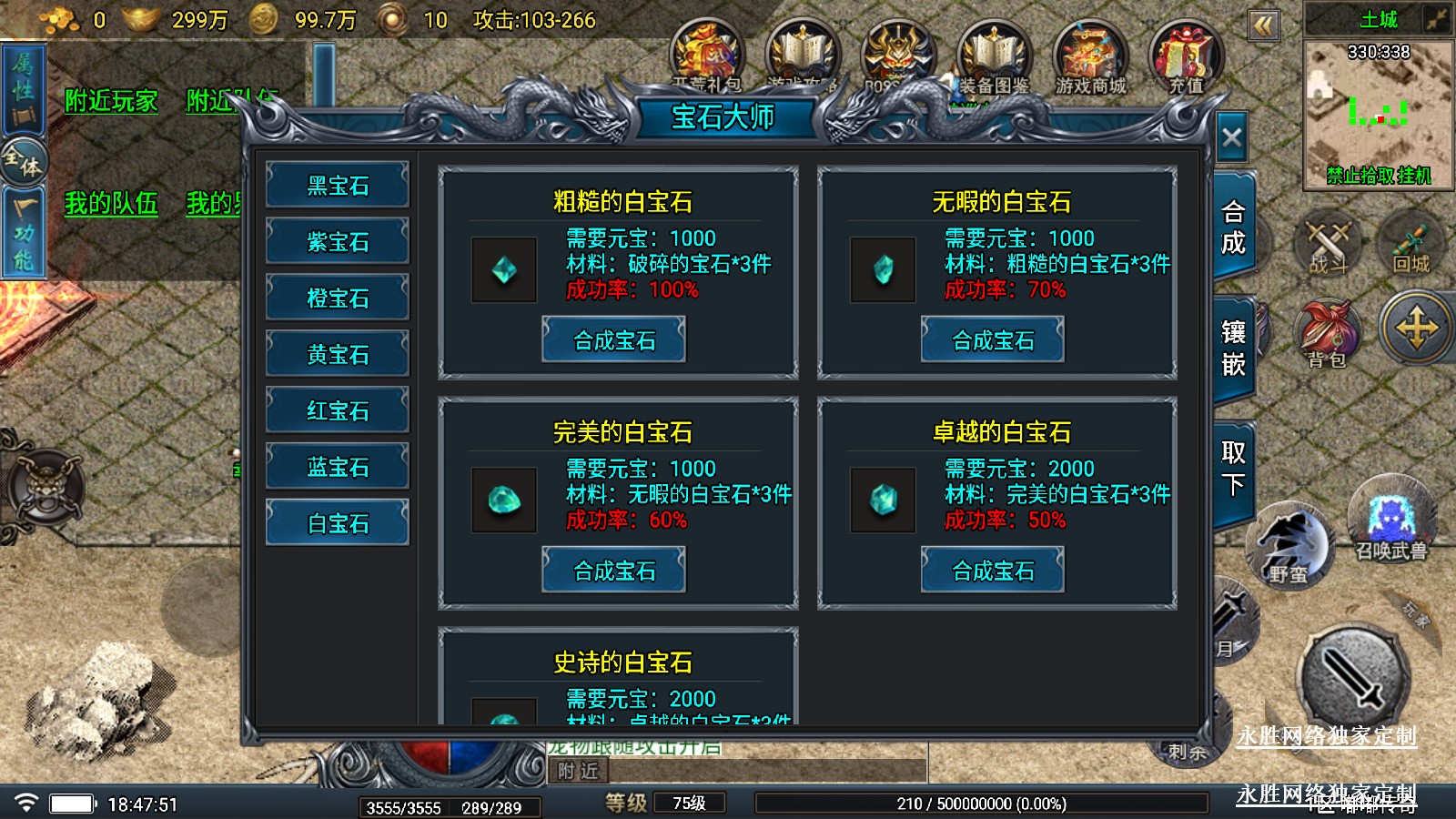Choose the 橙宝石 category
1456x819 pixels.
tap(338, 298)
